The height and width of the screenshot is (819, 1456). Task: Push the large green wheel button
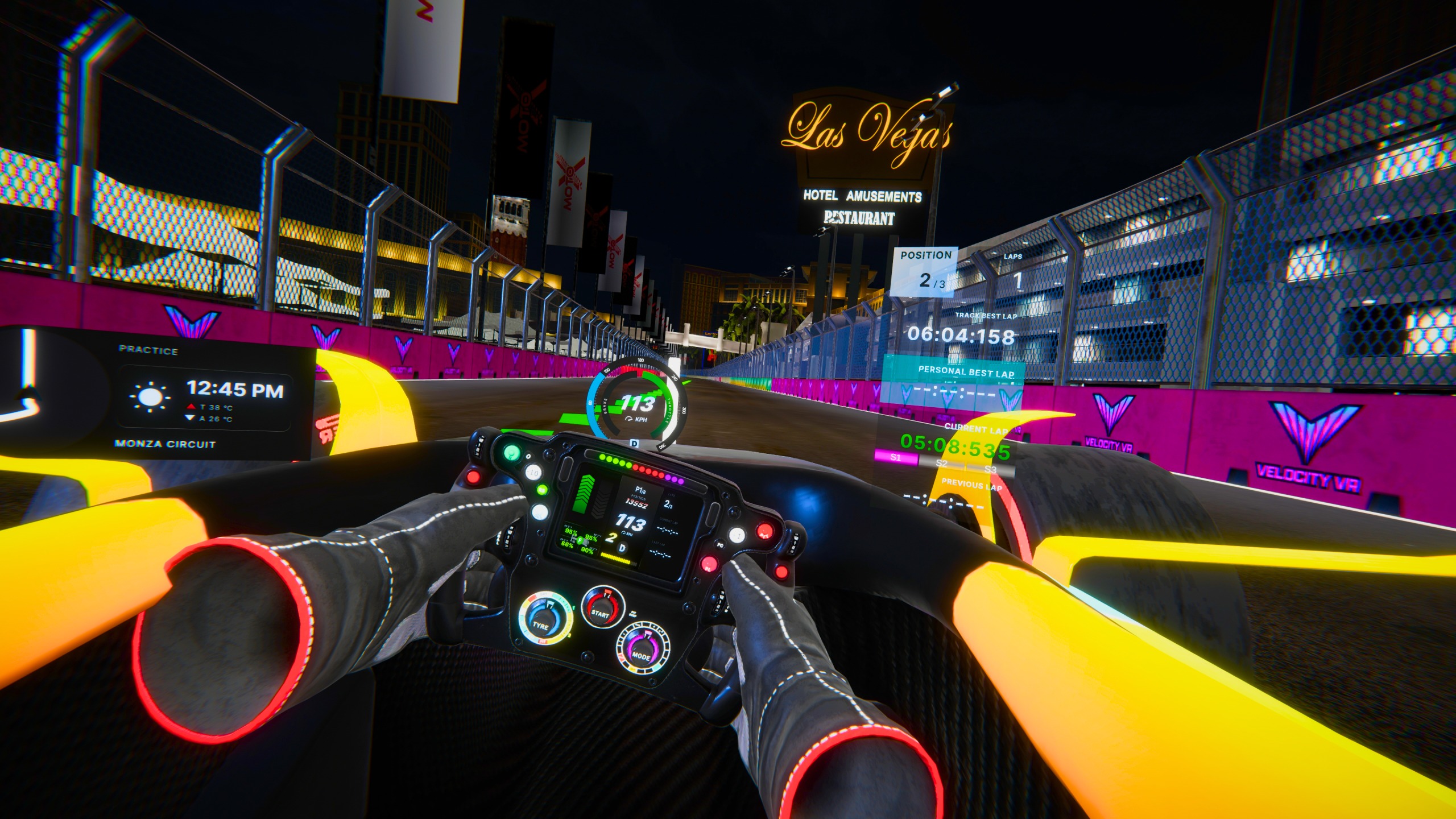(511, 453)
